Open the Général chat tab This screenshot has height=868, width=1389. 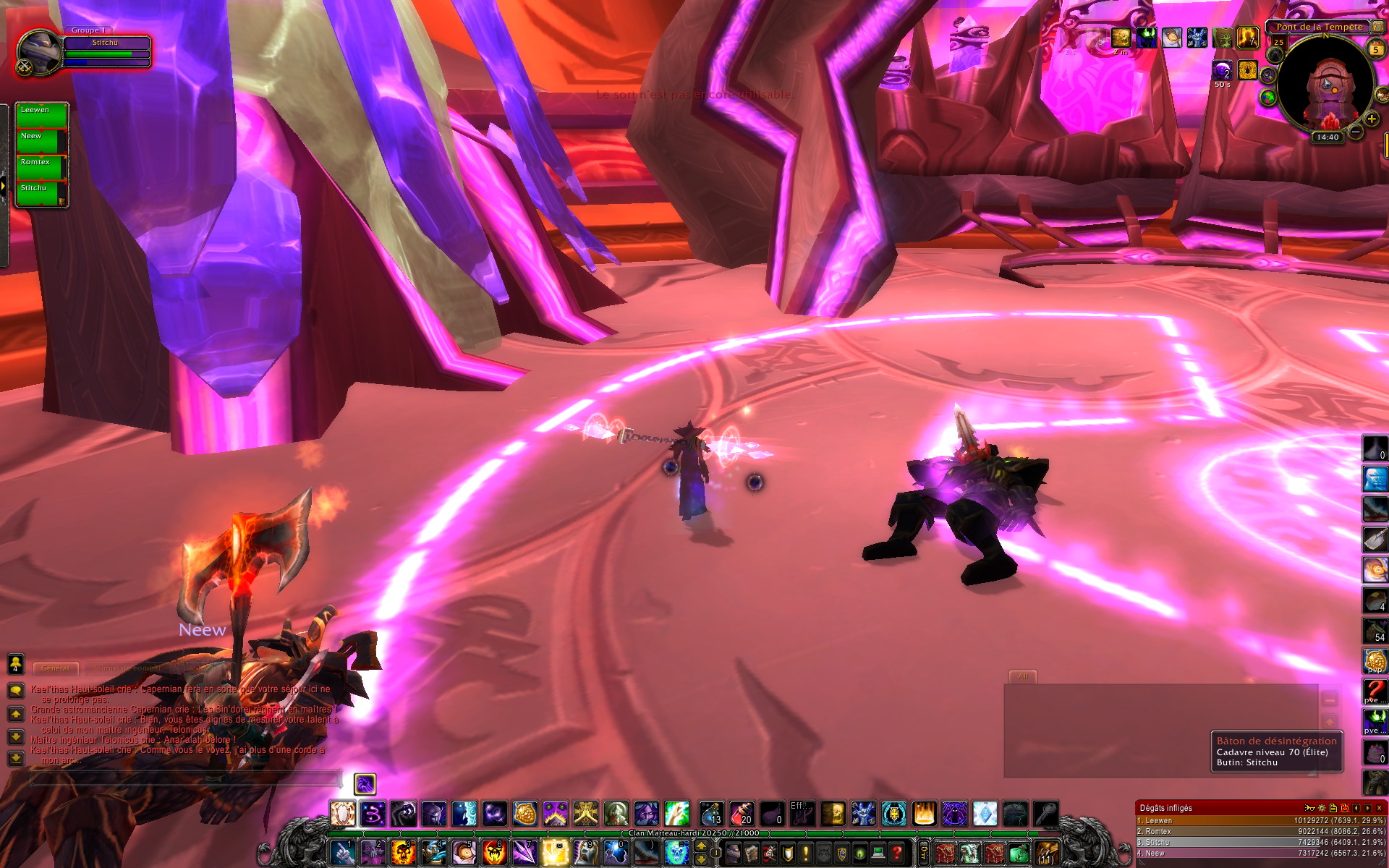(x=56, y=668)
